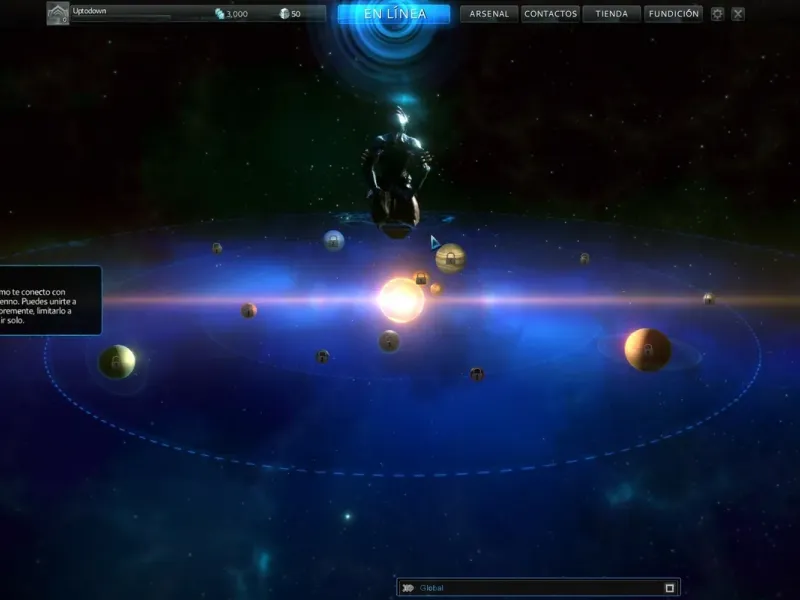Close the game with the X button
The height and width of the screenshot is (600, 800).
[738, 14]
